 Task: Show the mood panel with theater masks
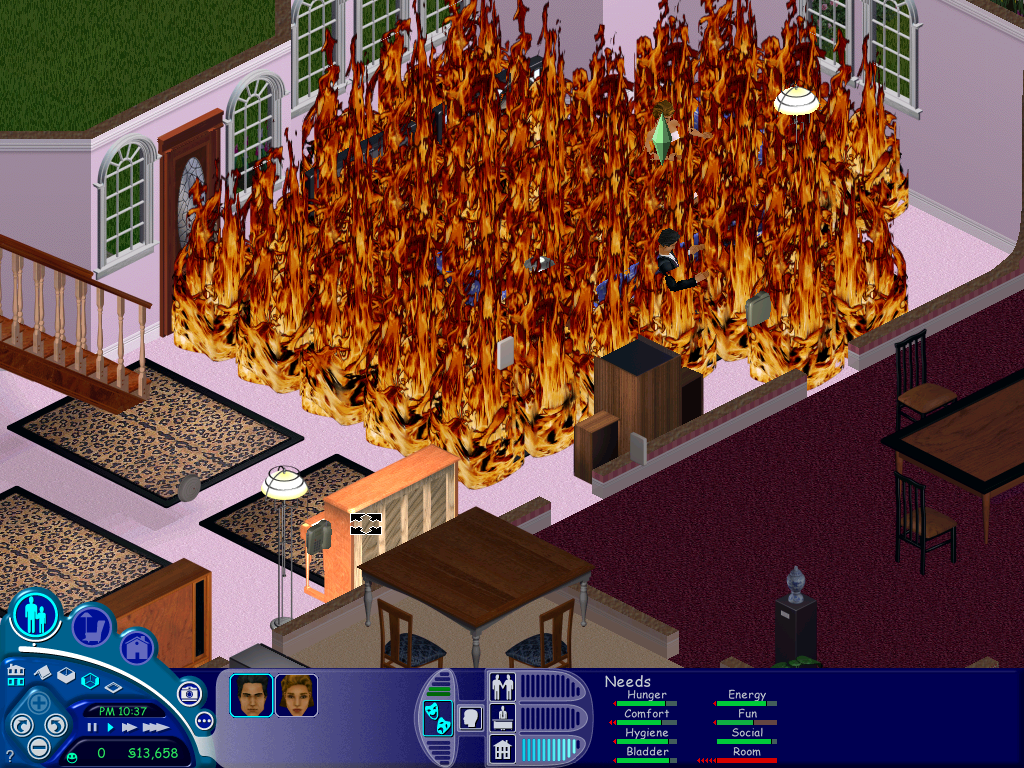pyautogui.click(x=437, y=718)
